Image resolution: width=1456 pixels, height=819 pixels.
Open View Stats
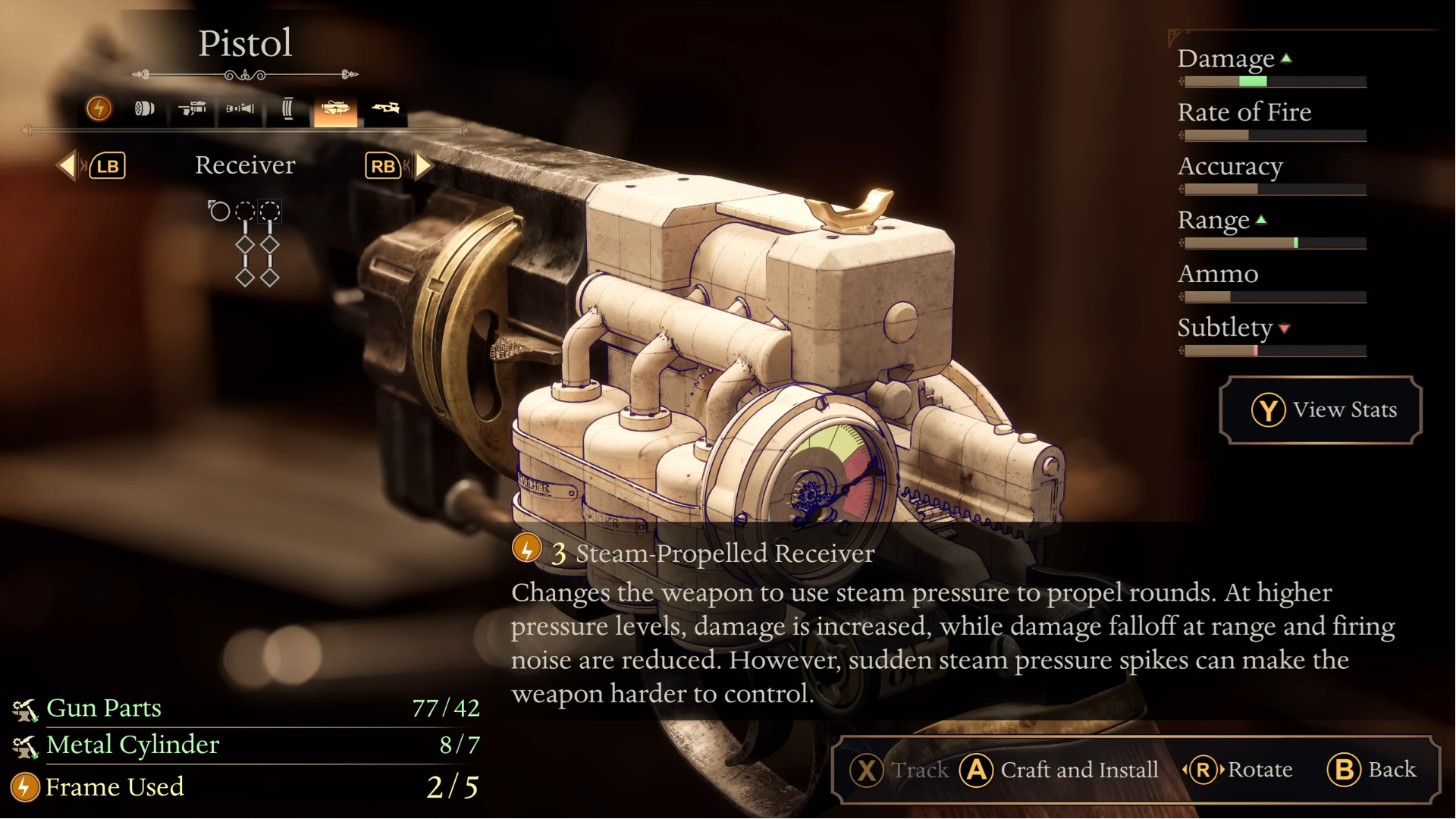pyautogui.click(x=1320, y=409)
